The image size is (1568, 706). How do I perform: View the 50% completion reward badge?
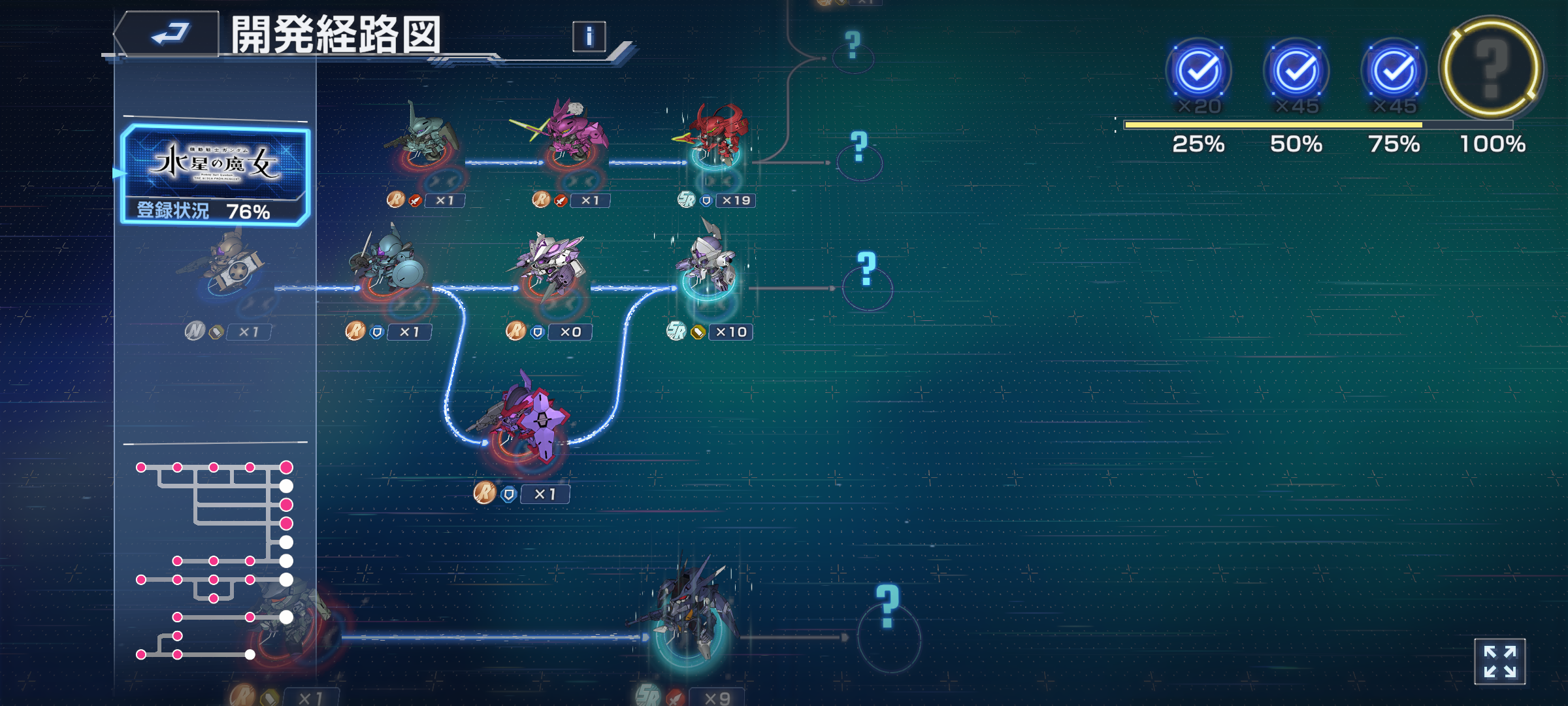[x=1296, y=72]
